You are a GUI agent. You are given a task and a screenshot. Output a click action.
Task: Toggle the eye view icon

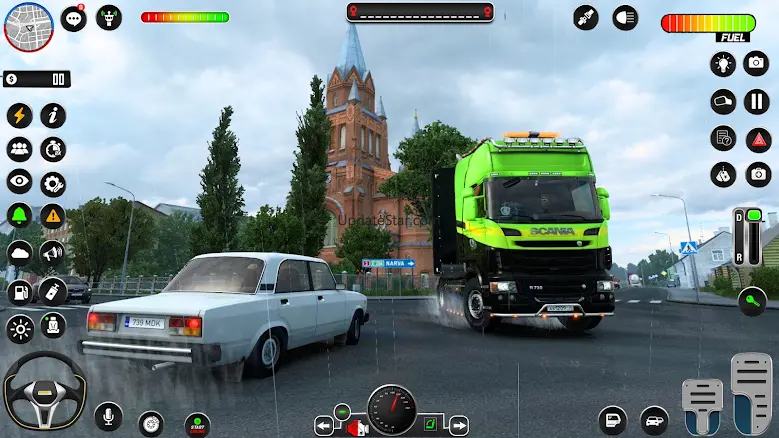[19, 182]
